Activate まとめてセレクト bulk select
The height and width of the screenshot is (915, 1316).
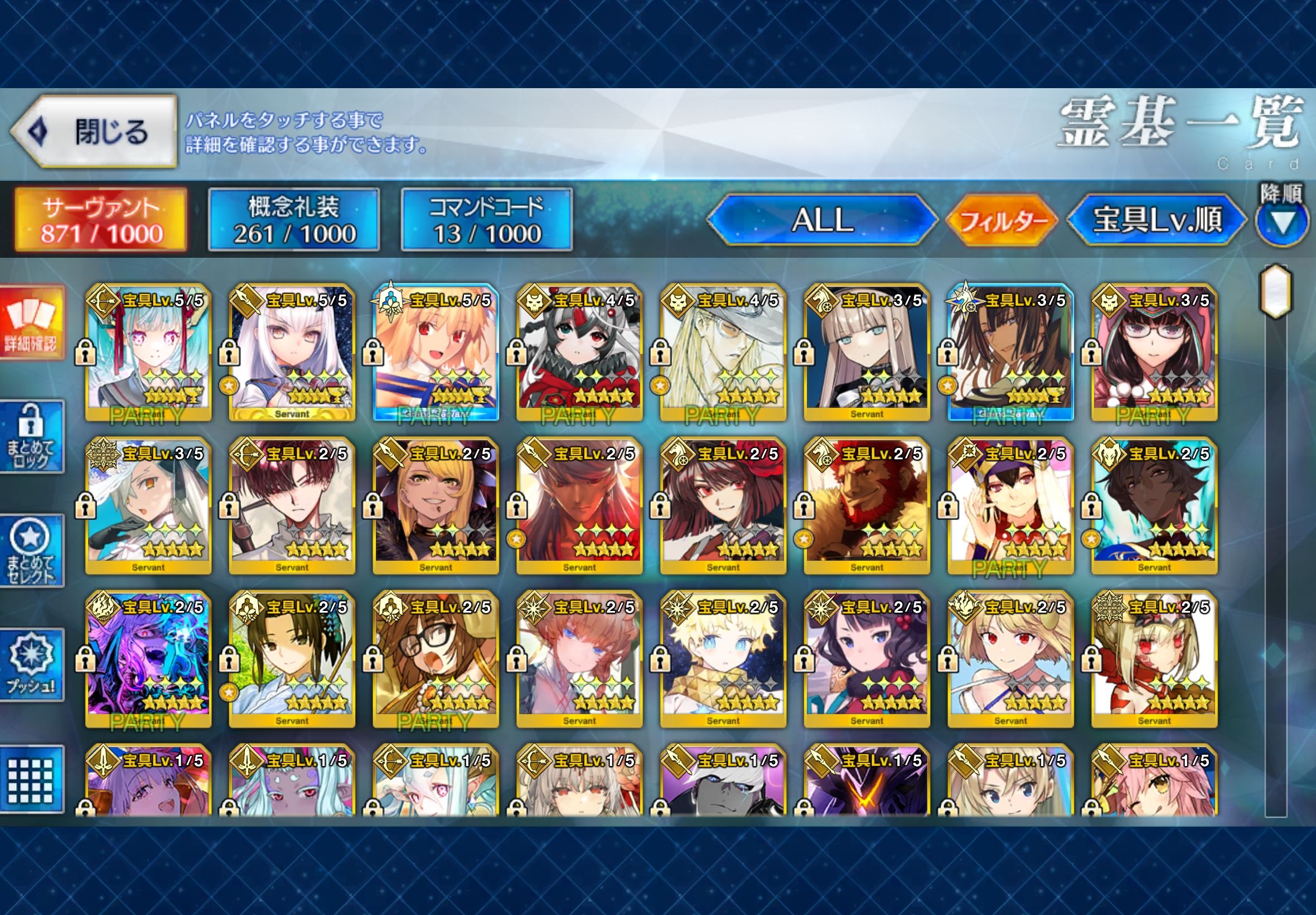click(32, 551)
